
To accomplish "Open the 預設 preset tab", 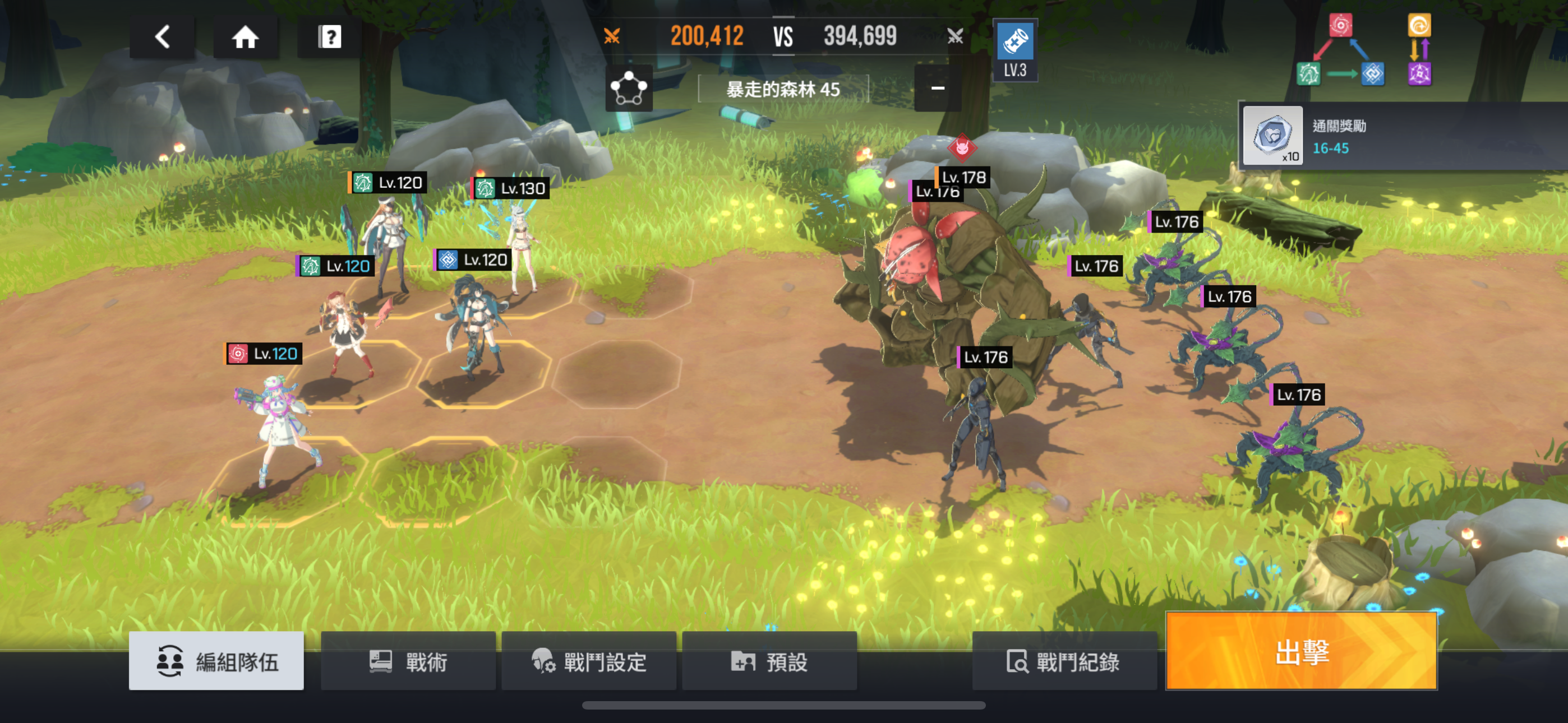I will 769,661.
